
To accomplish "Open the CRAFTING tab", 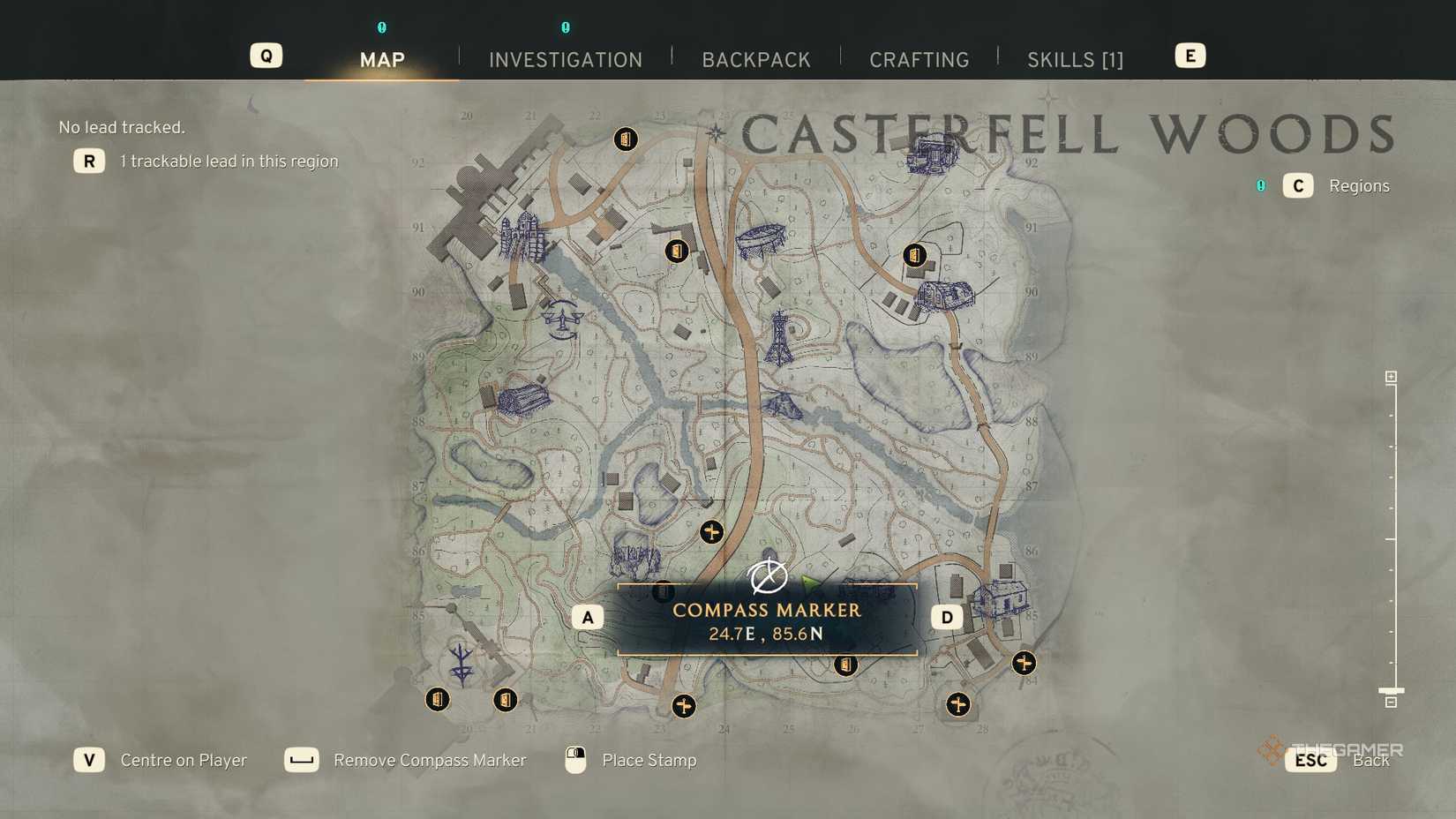I will (x=919, y=59).
